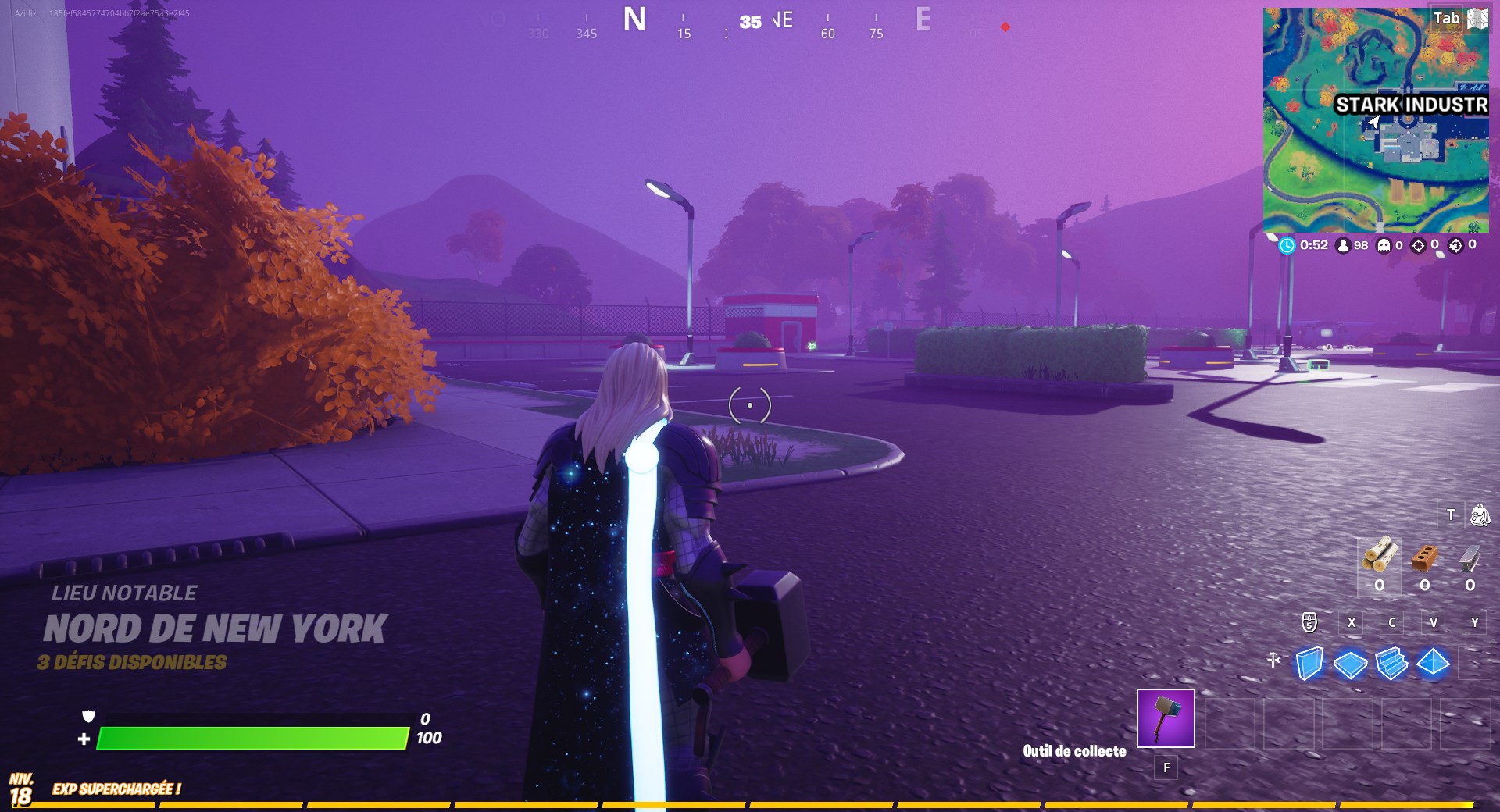Screen dimensions: 1500x812
Task: Click the blue match timer clock icon
Action: pyautogui.click(x=1288, y=245)
